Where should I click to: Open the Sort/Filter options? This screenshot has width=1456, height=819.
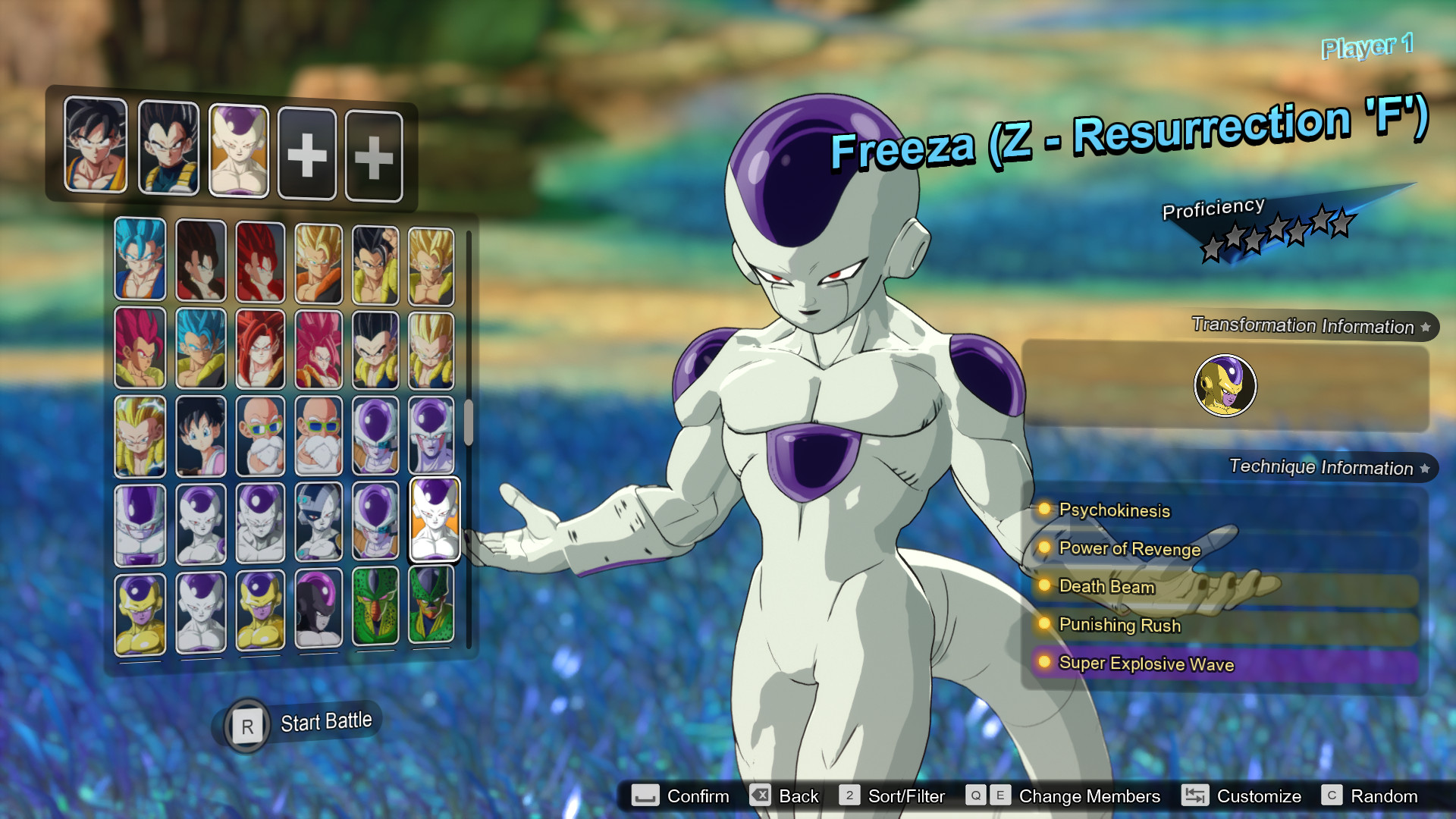tap(906, 796)
